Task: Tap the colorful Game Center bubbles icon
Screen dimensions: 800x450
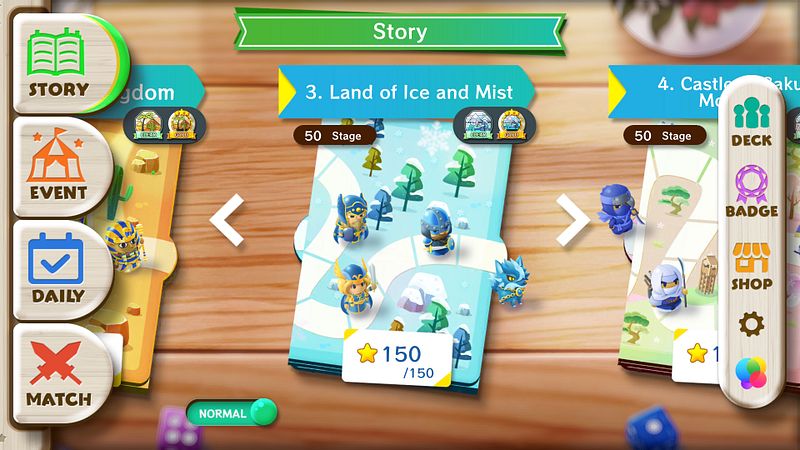Action: [750, 373]
